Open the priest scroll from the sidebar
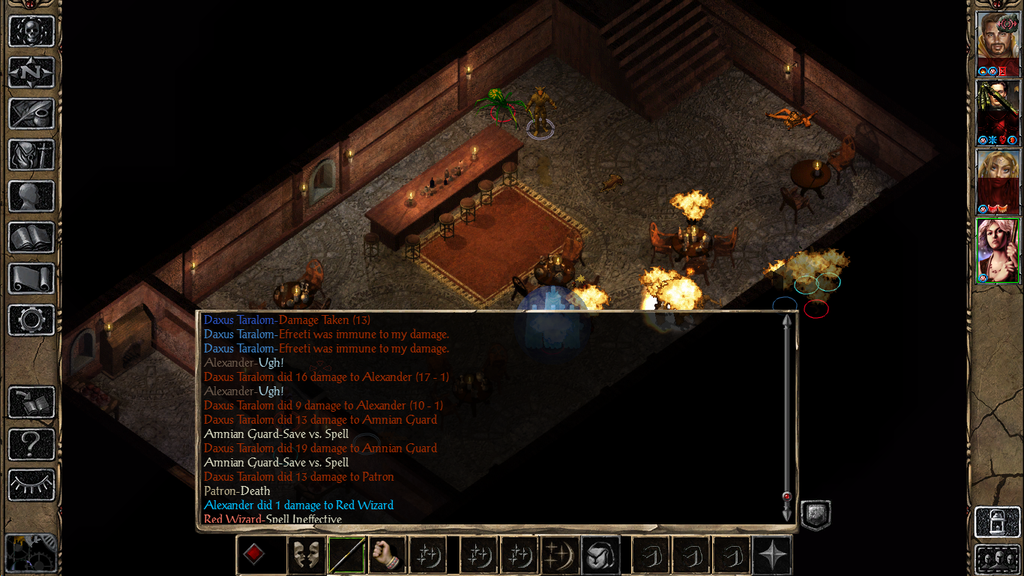 31,278
